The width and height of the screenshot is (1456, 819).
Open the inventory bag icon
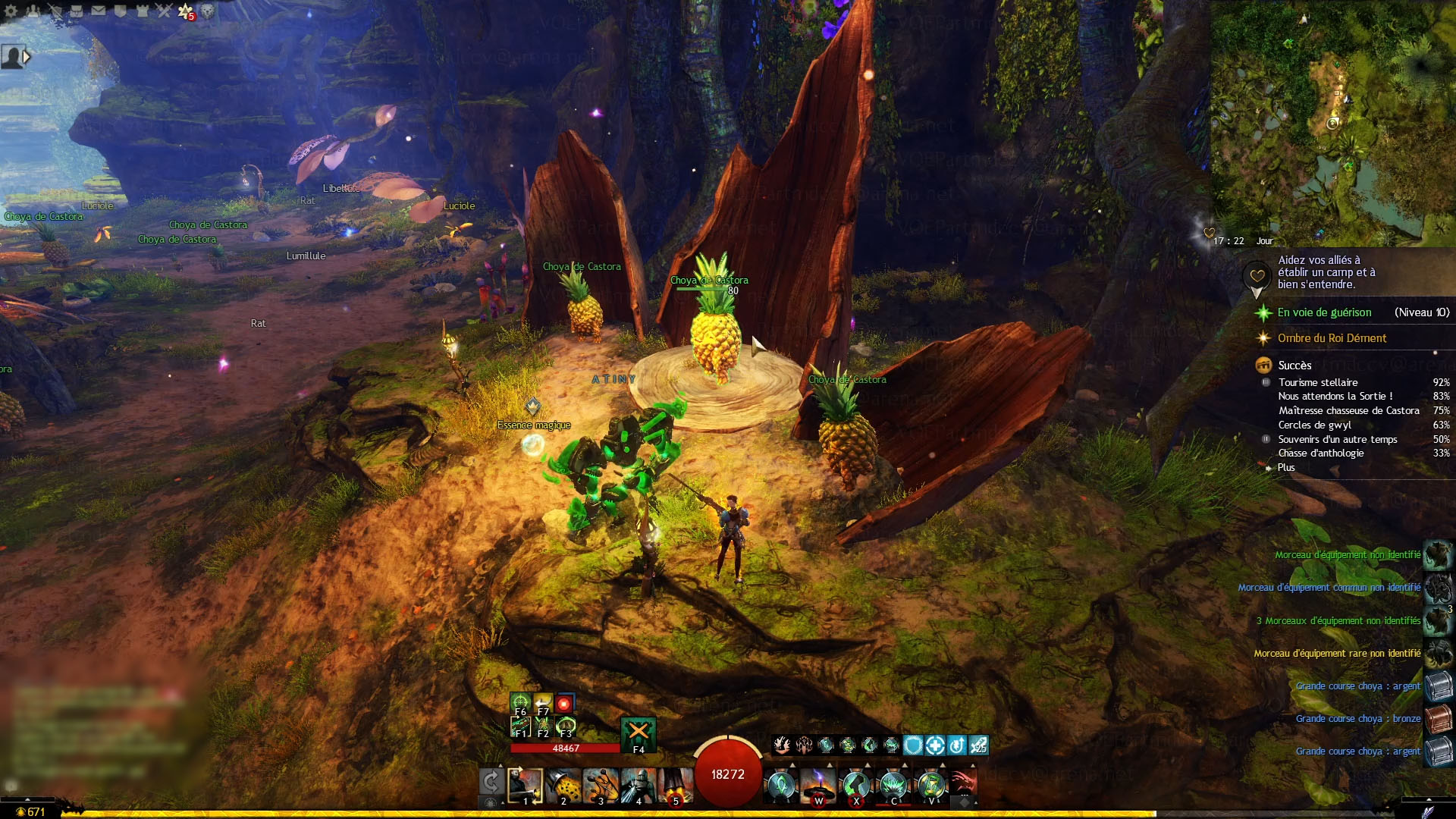coord(77,11)
